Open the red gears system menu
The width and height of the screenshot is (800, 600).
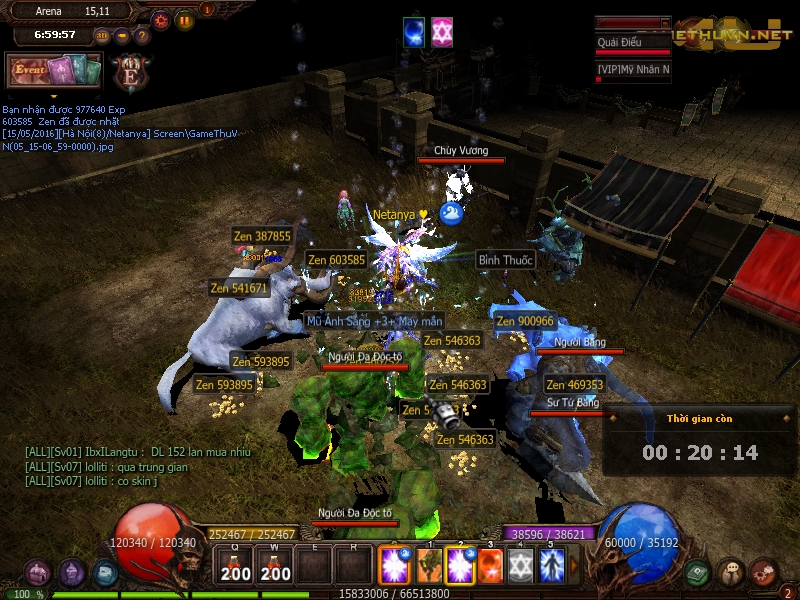[764, 573]
